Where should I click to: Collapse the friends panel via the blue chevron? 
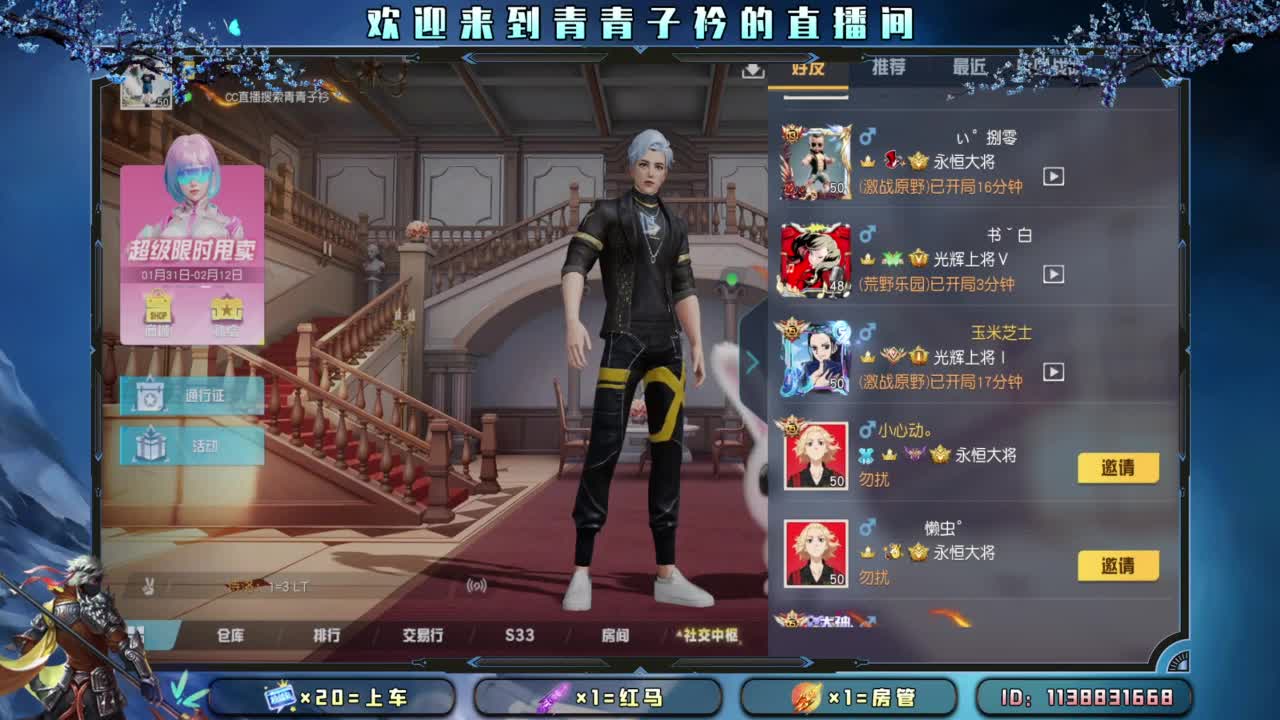coord(752,362)
